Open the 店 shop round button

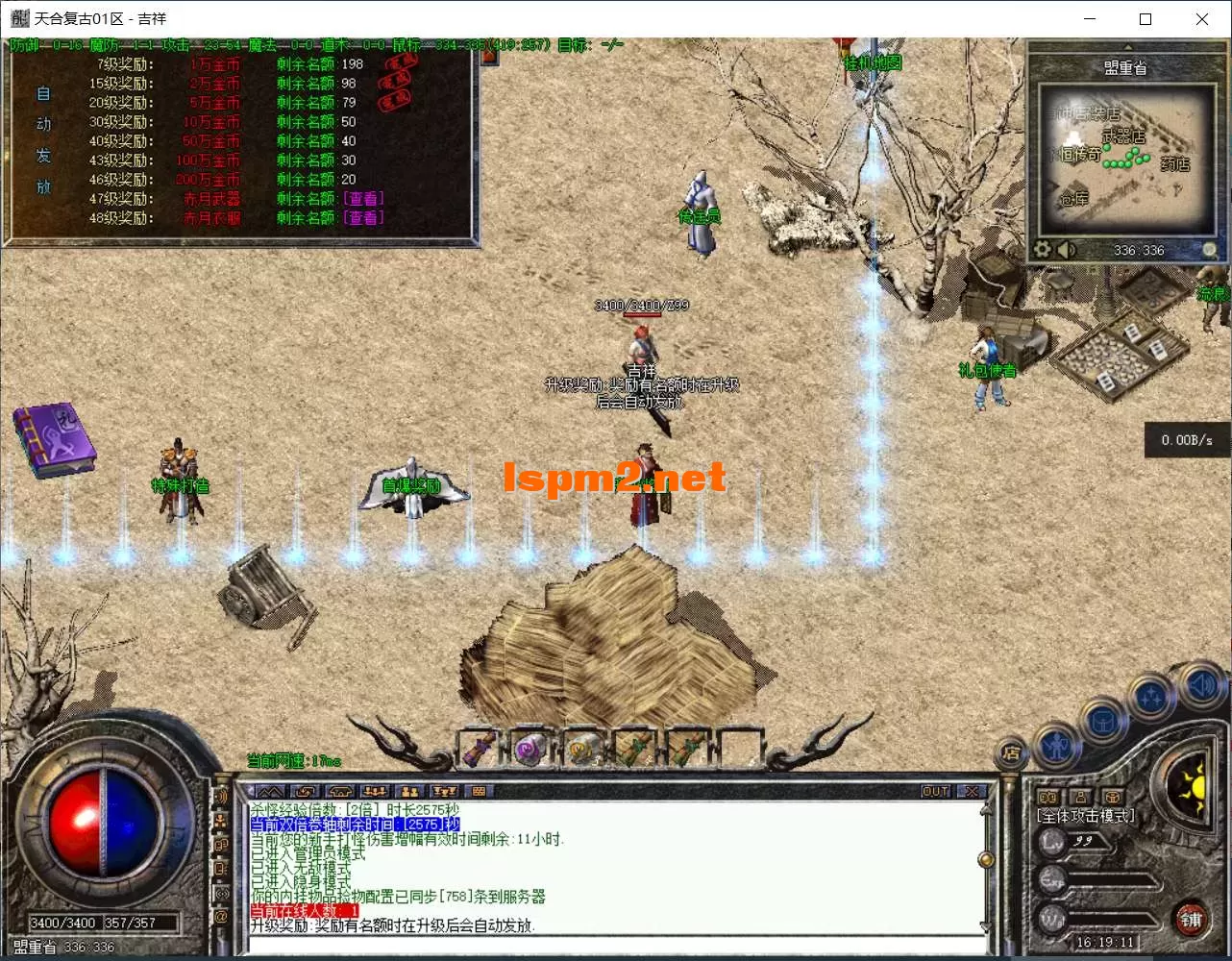coord(1011,754)
